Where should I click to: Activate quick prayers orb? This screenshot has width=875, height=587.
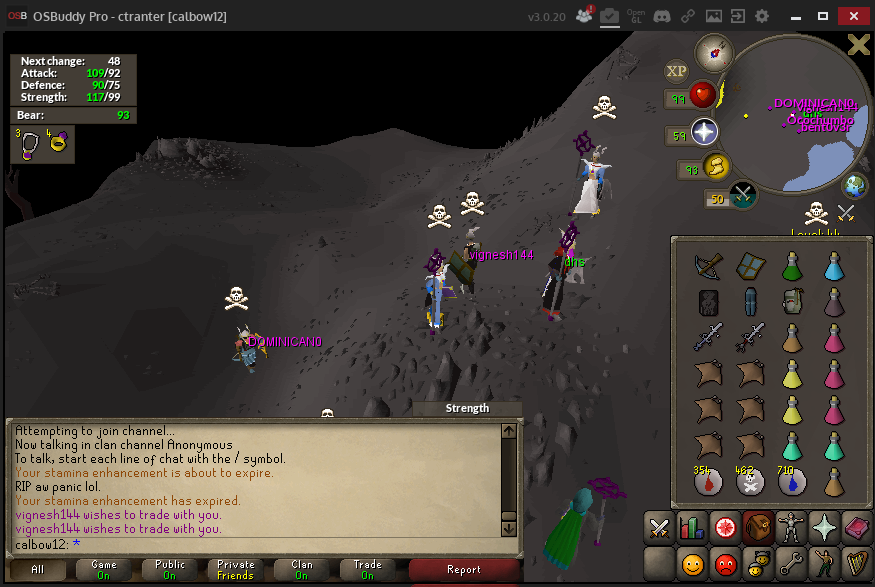tap(704, 132)
